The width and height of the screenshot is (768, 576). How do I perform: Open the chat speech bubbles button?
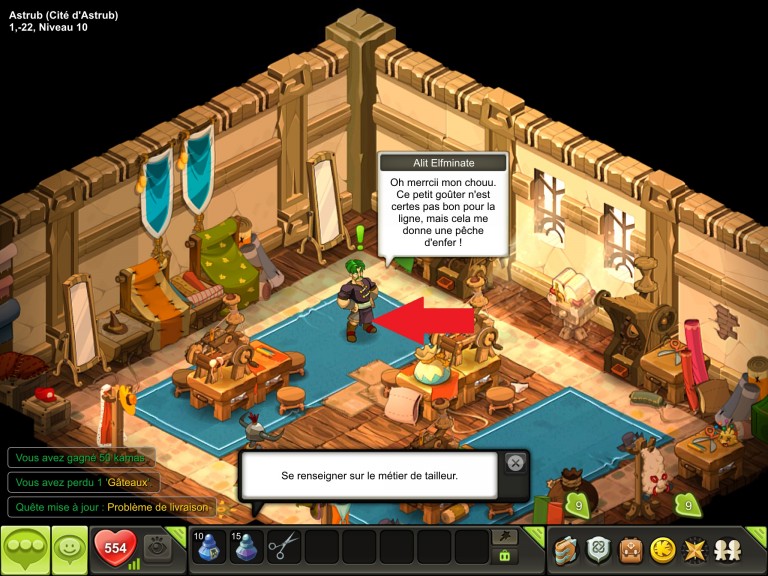tap(25, 550)
